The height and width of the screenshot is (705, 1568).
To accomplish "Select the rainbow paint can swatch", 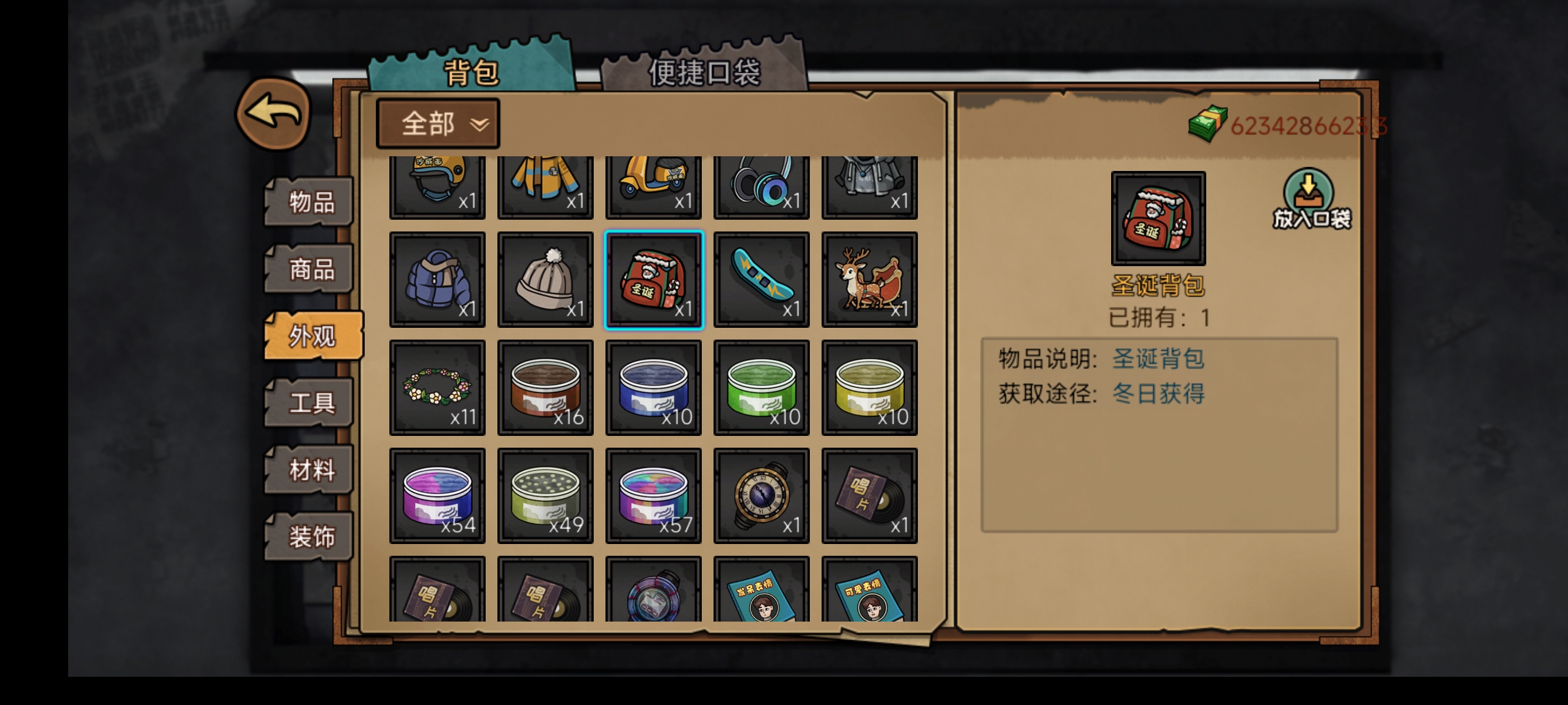I will (x=652, y=496).
